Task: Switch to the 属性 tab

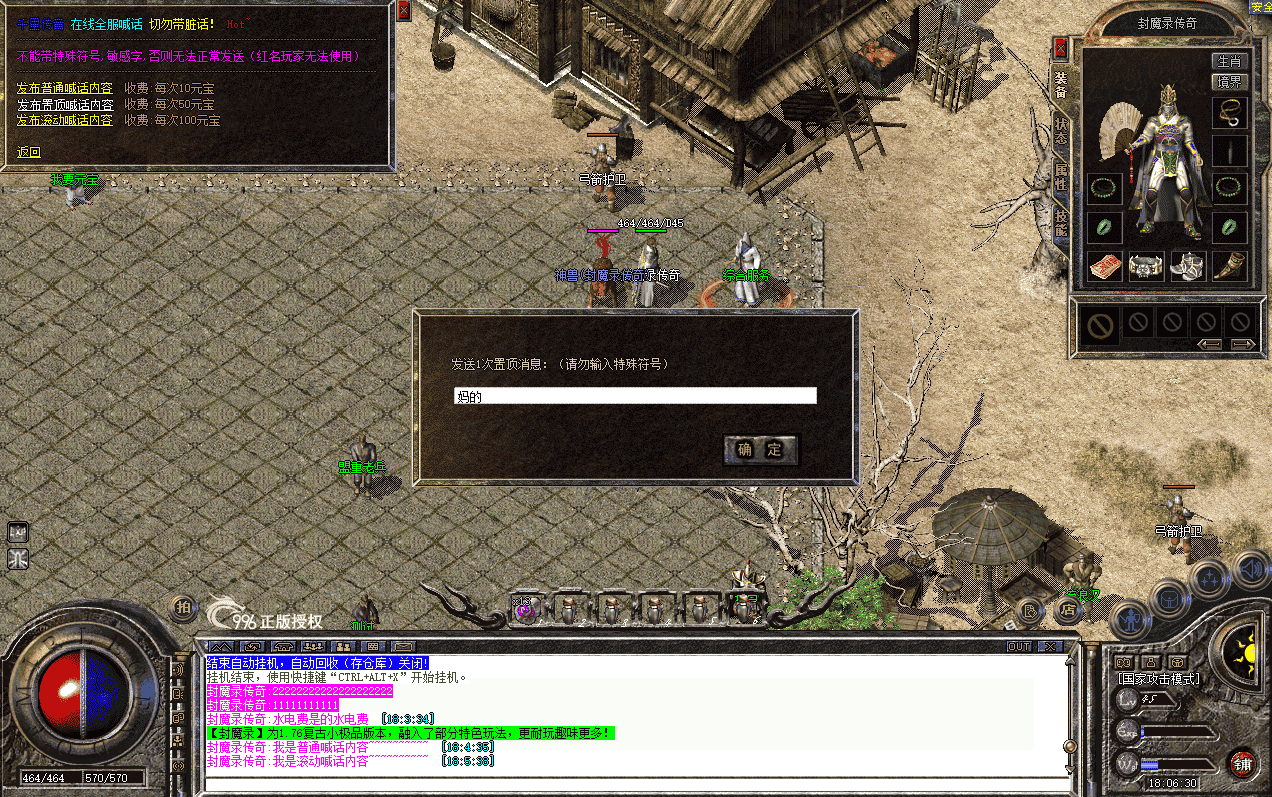Action: (x=1060, y=179)
